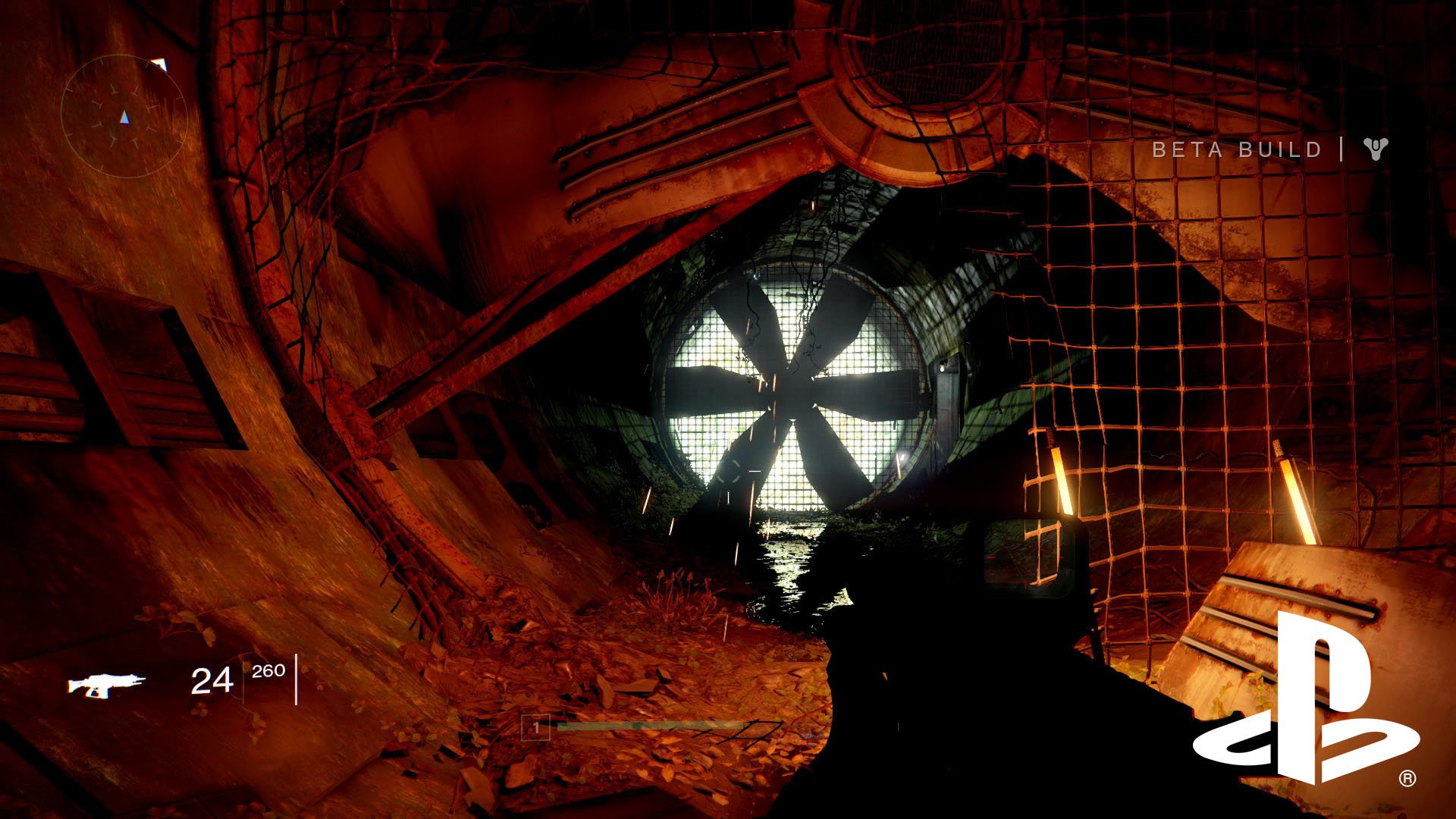Click the grenade charge indicator marked 1
1456x819 pixels.
click(x=535, y=726)
